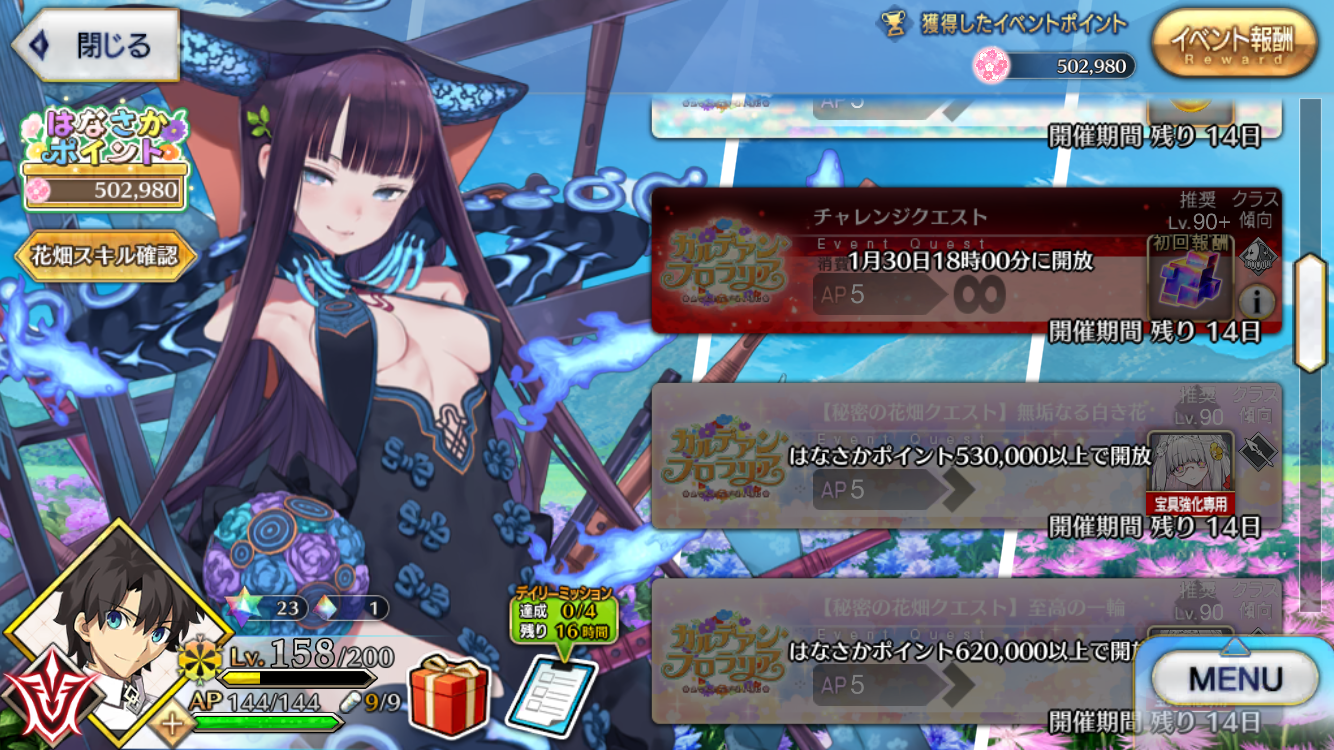1334x750 pixels.
Task: Open the Event Reward button
Action: 1232,44
